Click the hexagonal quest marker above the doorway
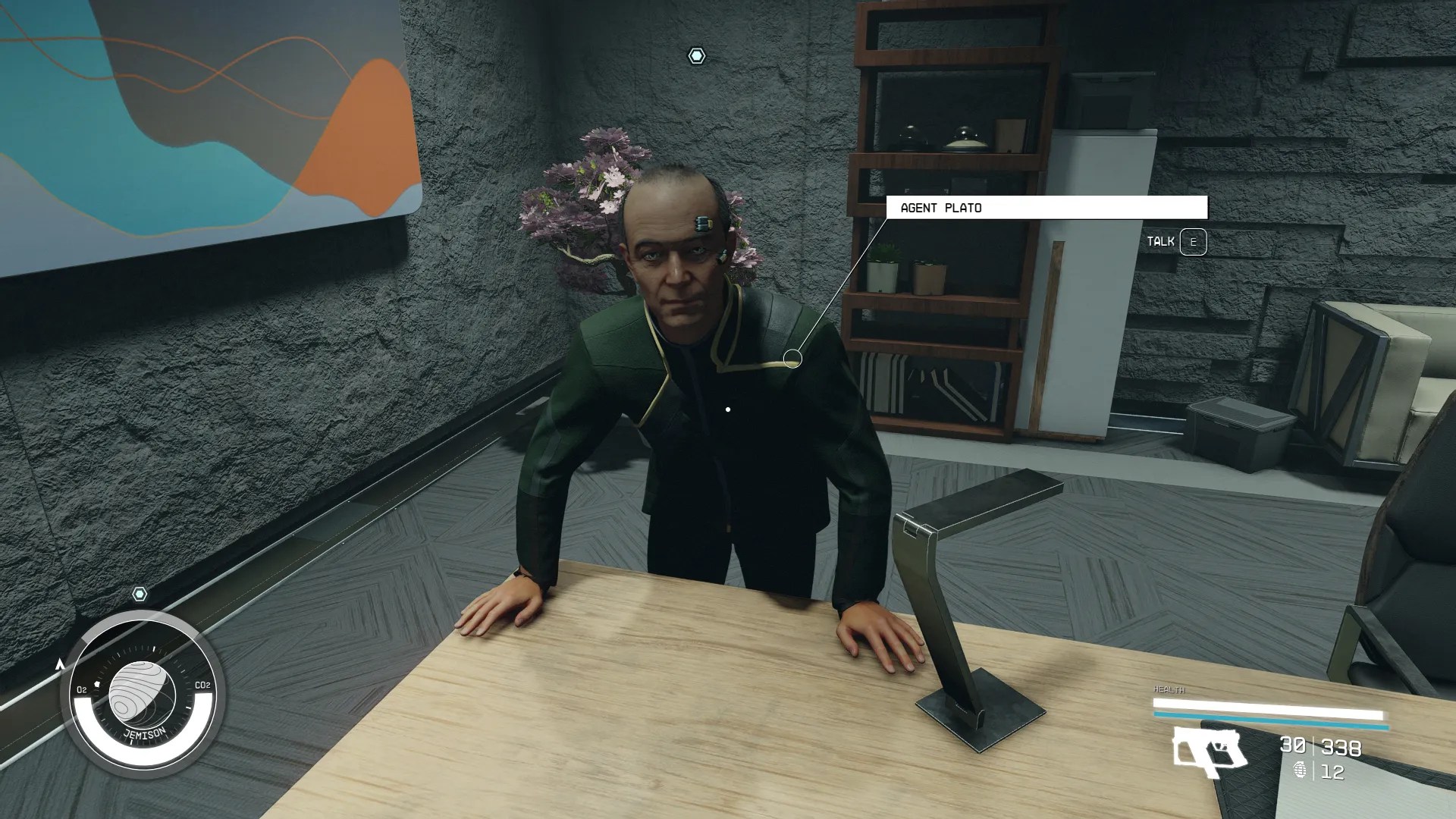Screen dimensions: 1456x819 pos(695,55)
